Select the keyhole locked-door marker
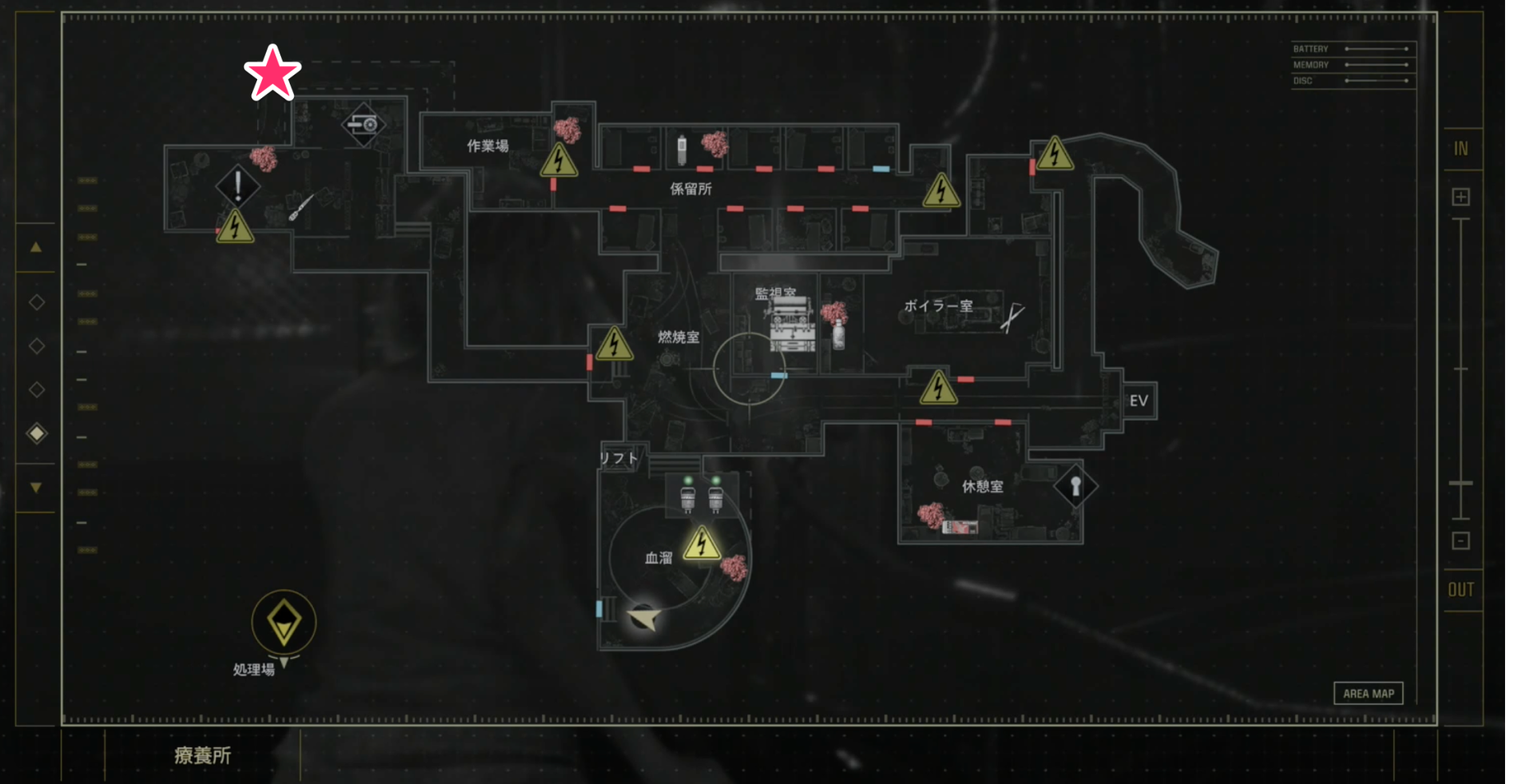The height and width of the screenshot is (784, 1533). coord(1075,485)
